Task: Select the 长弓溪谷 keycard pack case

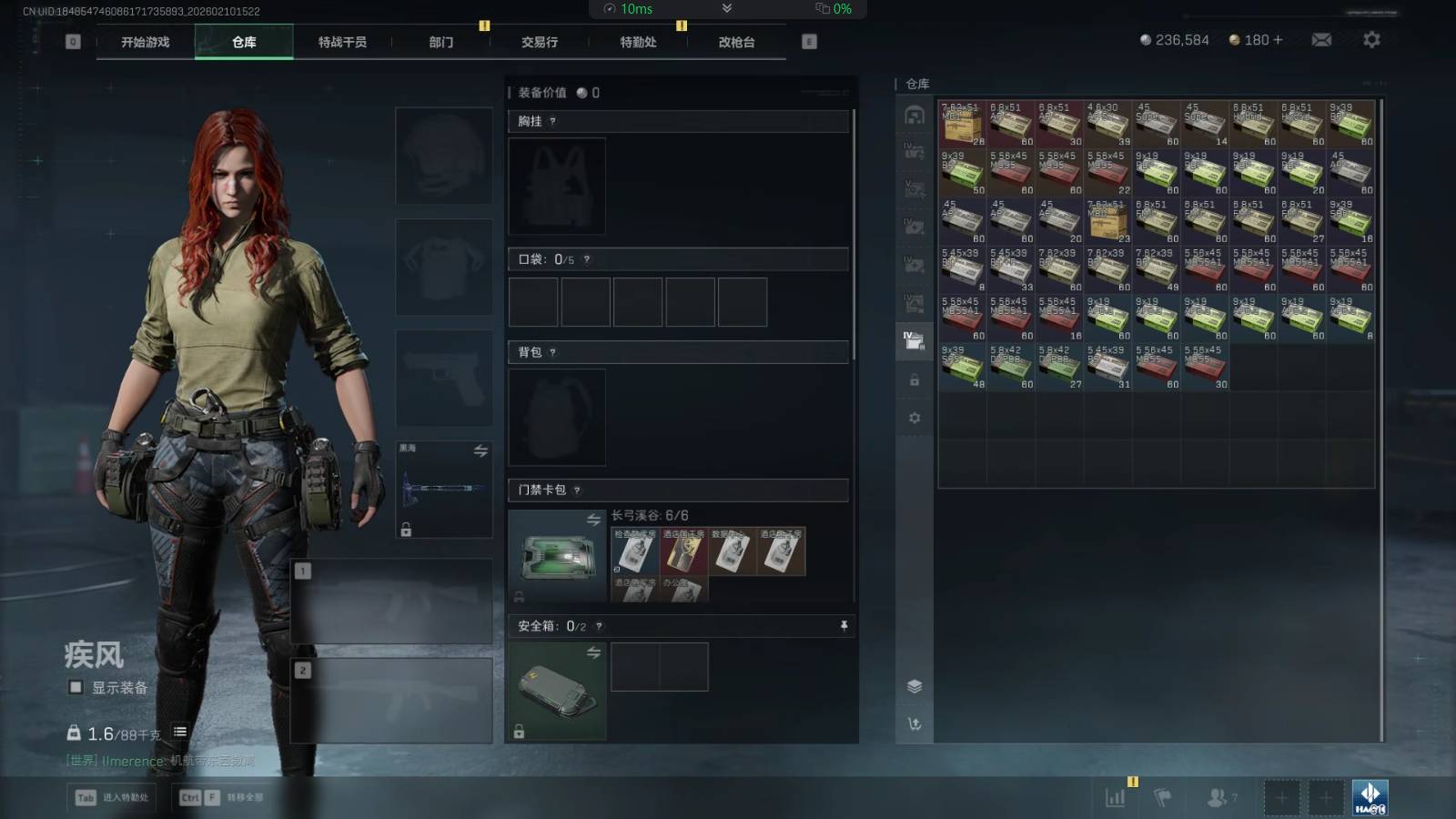Action: (x=557, y=555)
